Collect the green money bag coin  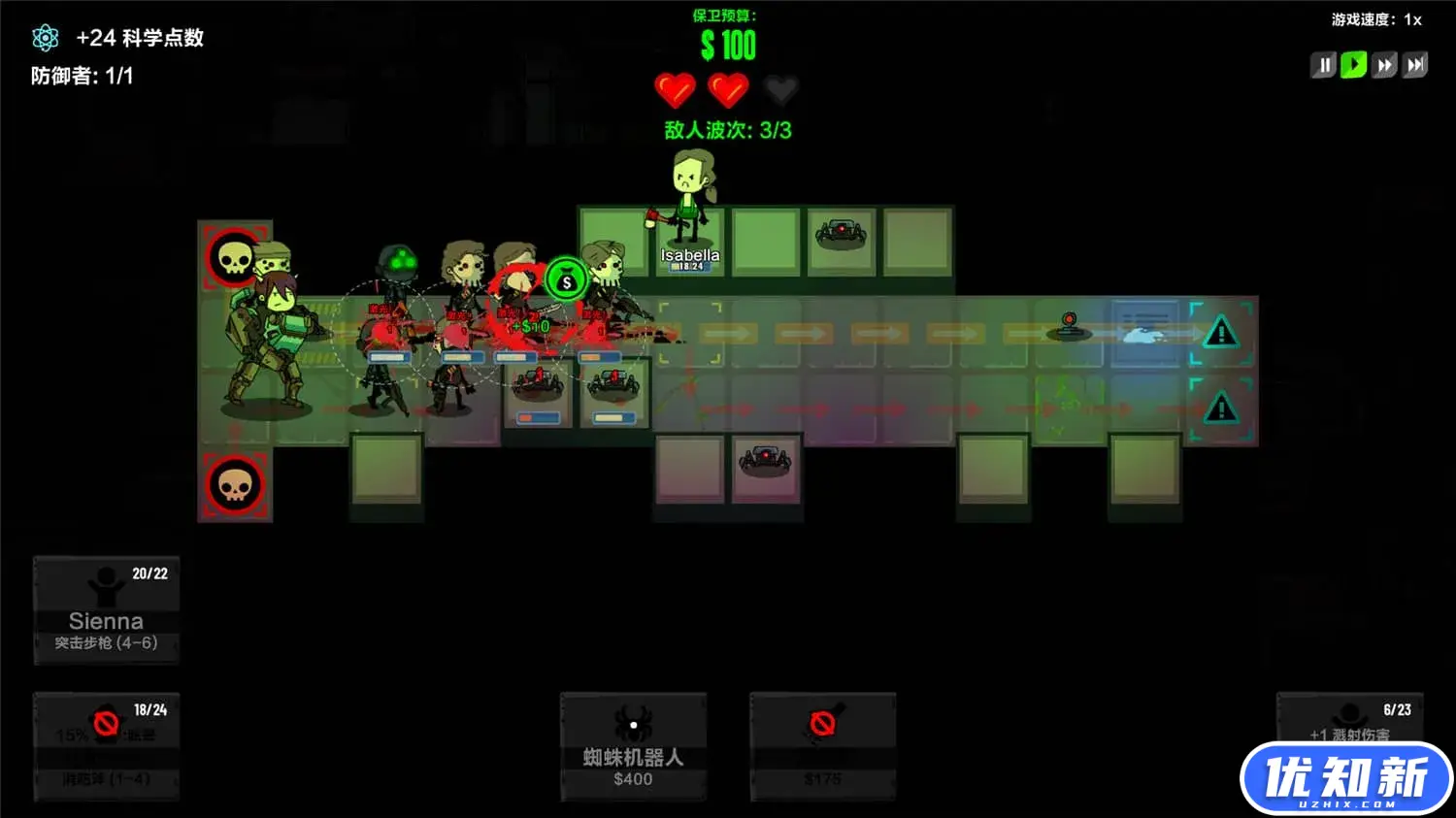click(566, 281)
